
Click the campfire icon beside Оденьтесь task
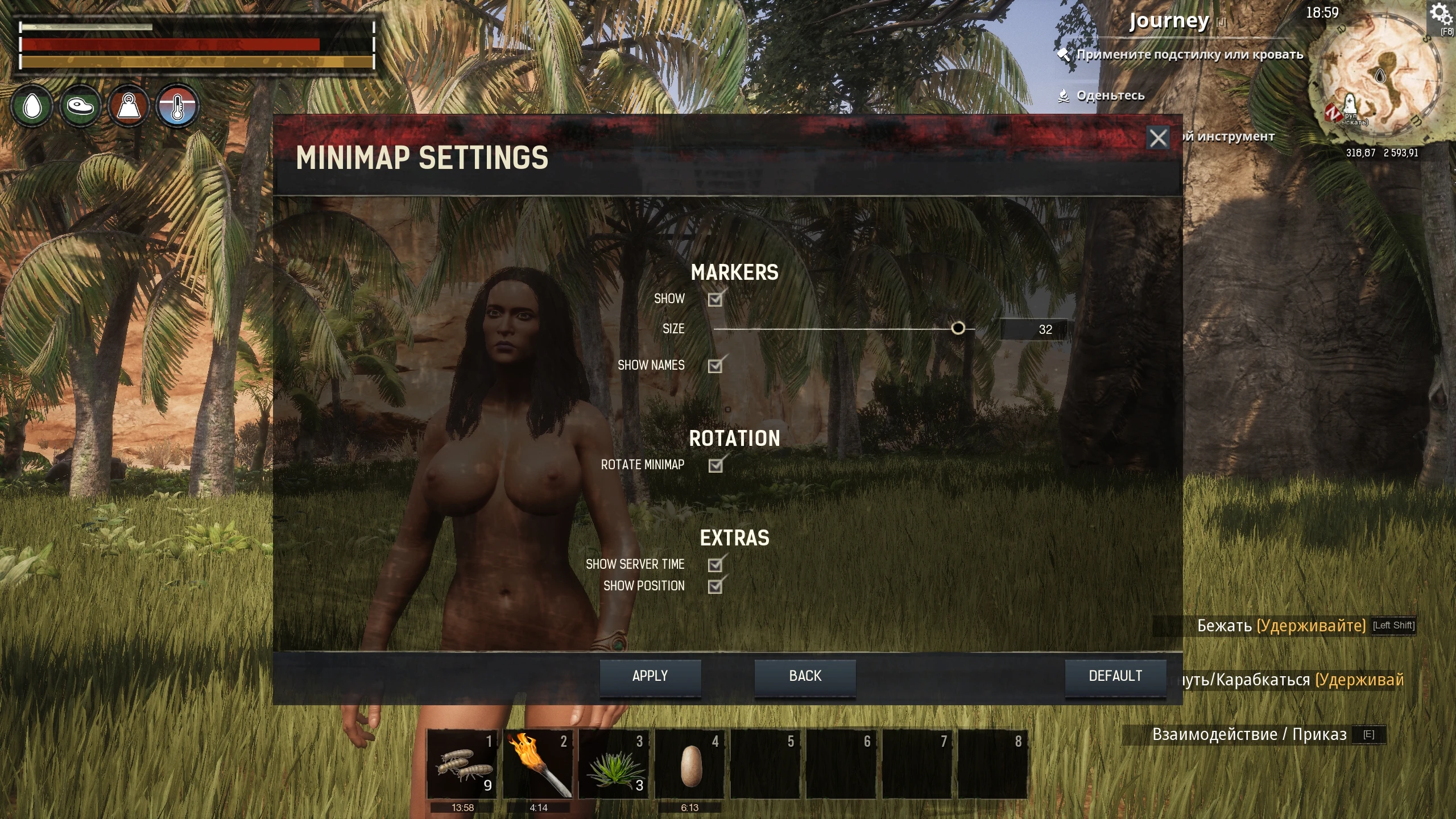[1065, 96]
